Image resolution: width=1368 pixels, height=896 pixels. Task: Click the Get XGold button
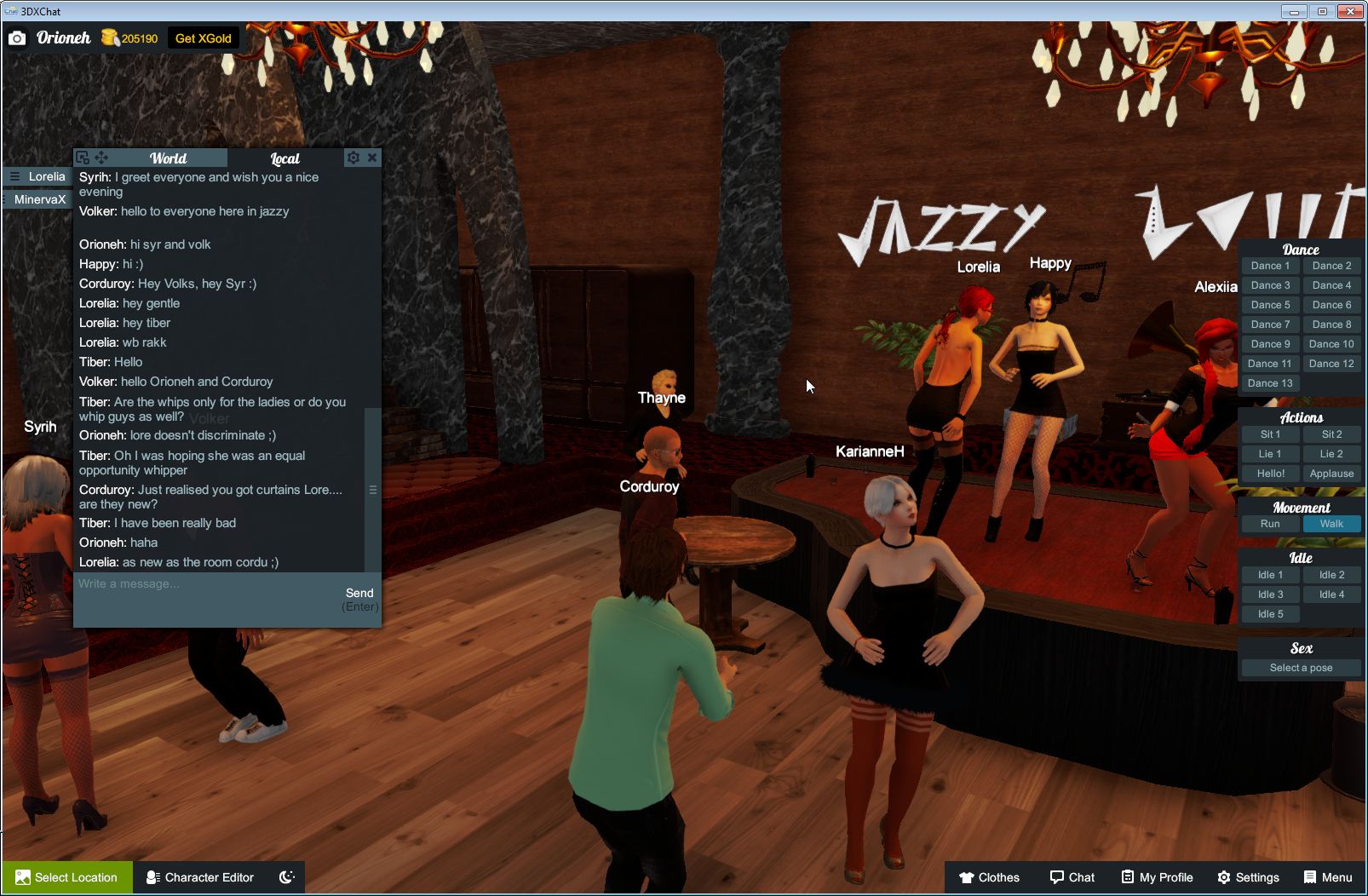203,37
